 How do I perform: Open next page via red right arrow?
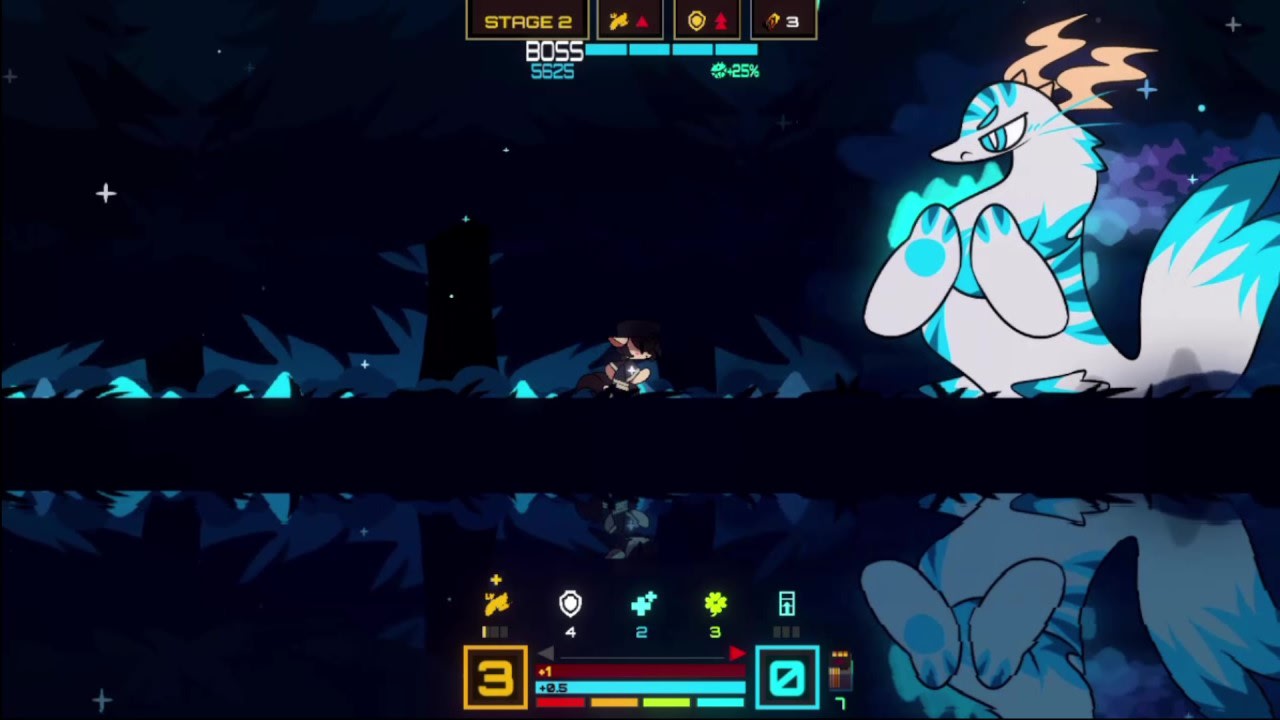(x=738, y=652)
